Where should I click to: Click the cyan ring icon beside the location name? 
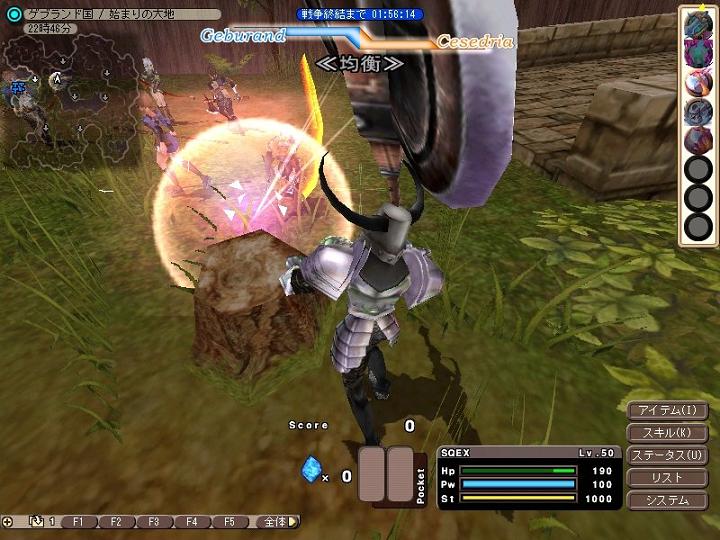click(13, 14)
